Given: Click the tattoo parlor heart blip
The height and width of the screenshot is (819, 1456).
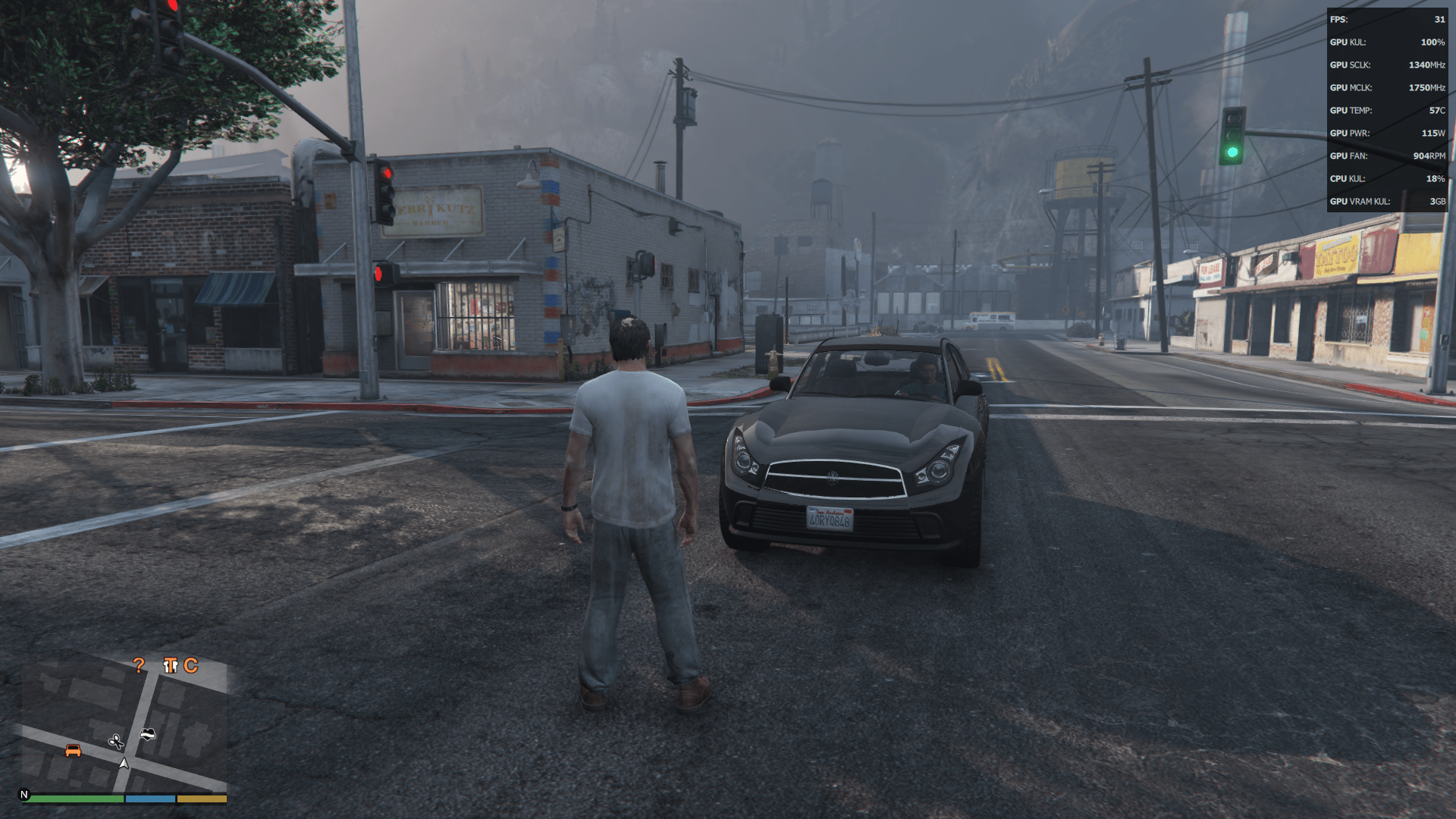Looking at the screenshot, I should click(x=148, y=734).
